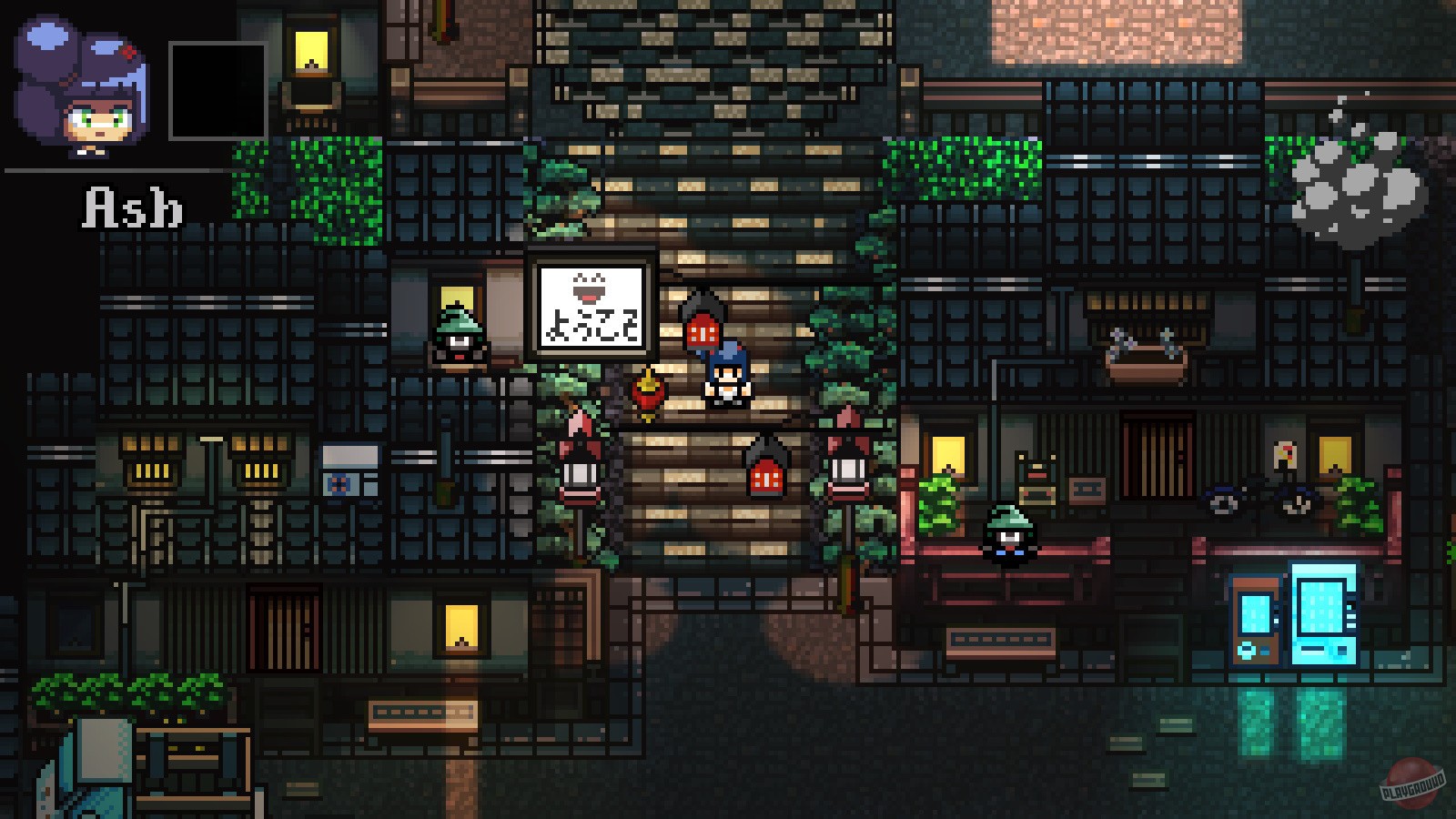Click the Ash name label
This screenshot has height=819, width=1456.
130,207
